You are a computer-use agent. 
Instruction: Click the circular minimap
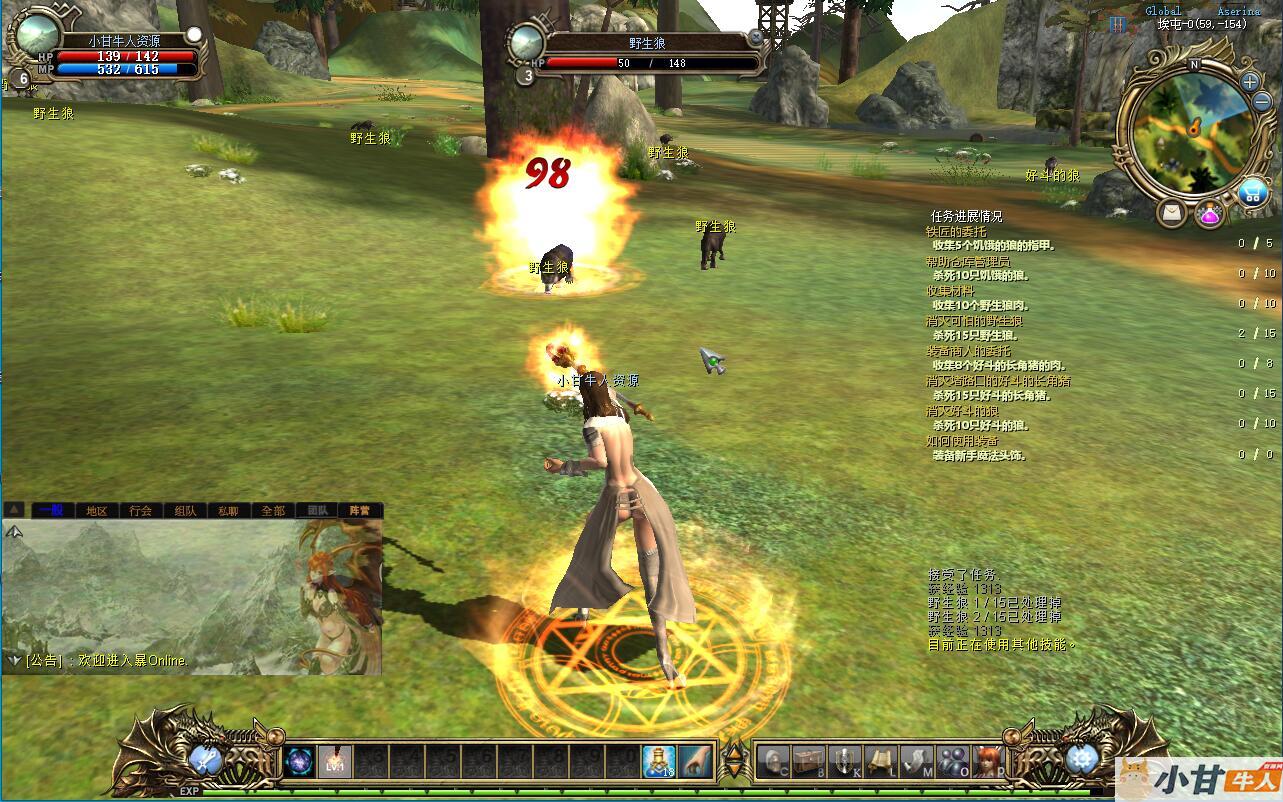tap(1190, 136)
